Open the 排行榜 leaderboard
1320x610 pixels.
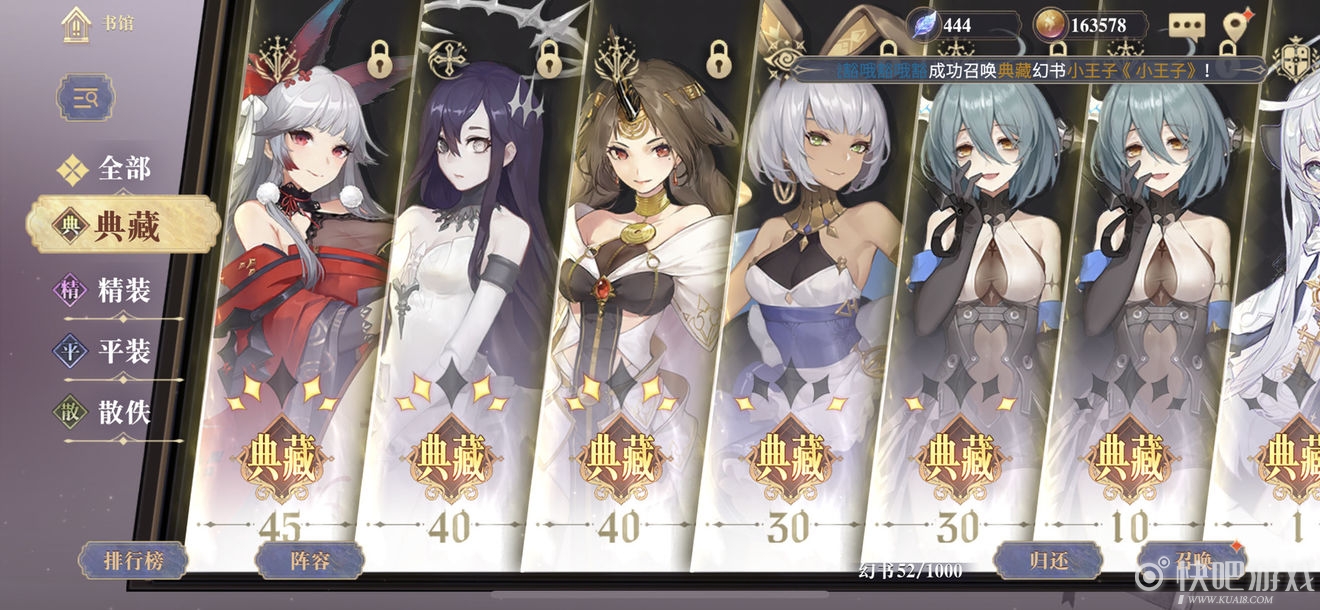[132, 560]
